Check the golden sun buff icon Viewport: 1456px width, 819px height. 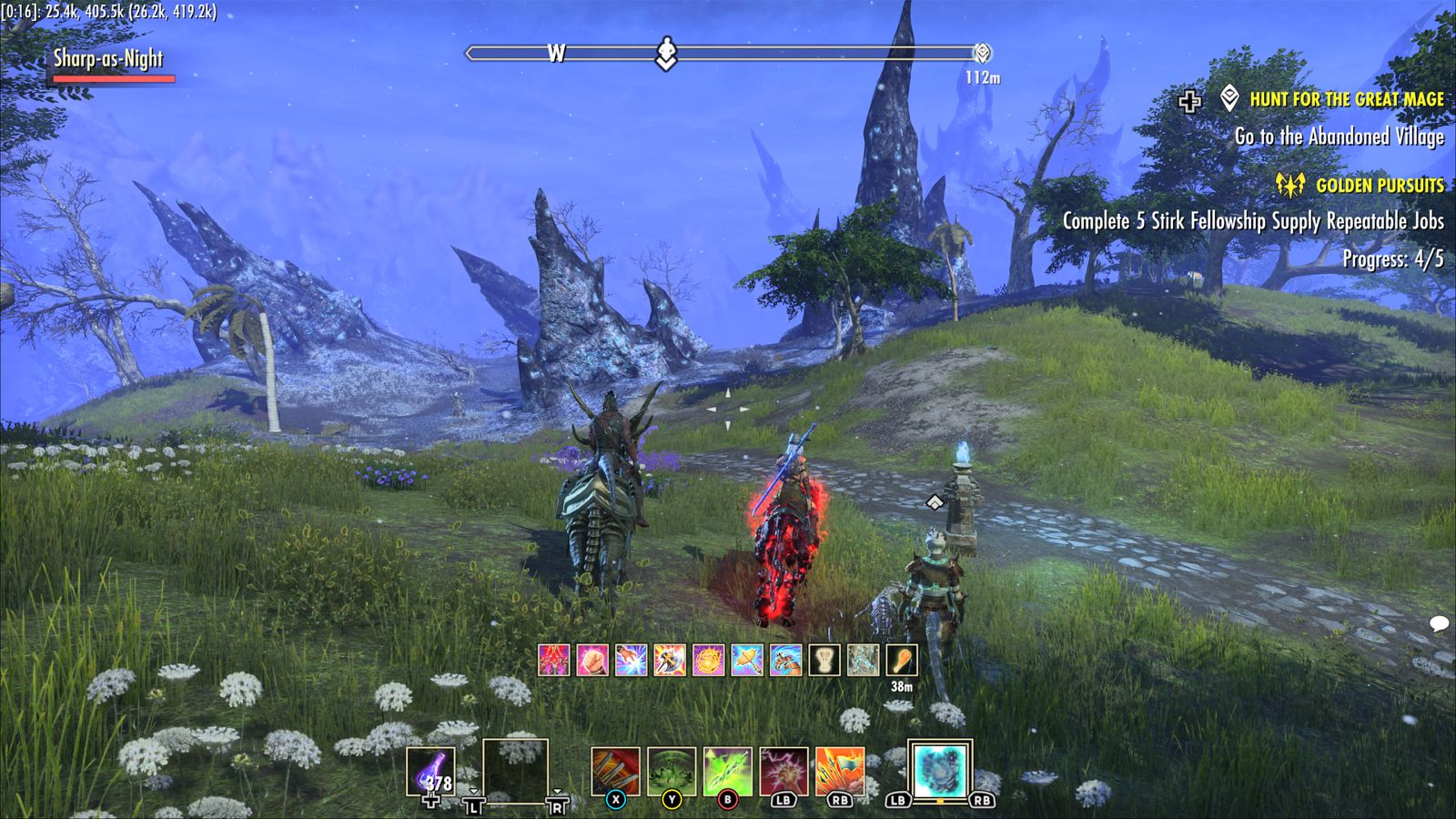[x=708, y=660]
